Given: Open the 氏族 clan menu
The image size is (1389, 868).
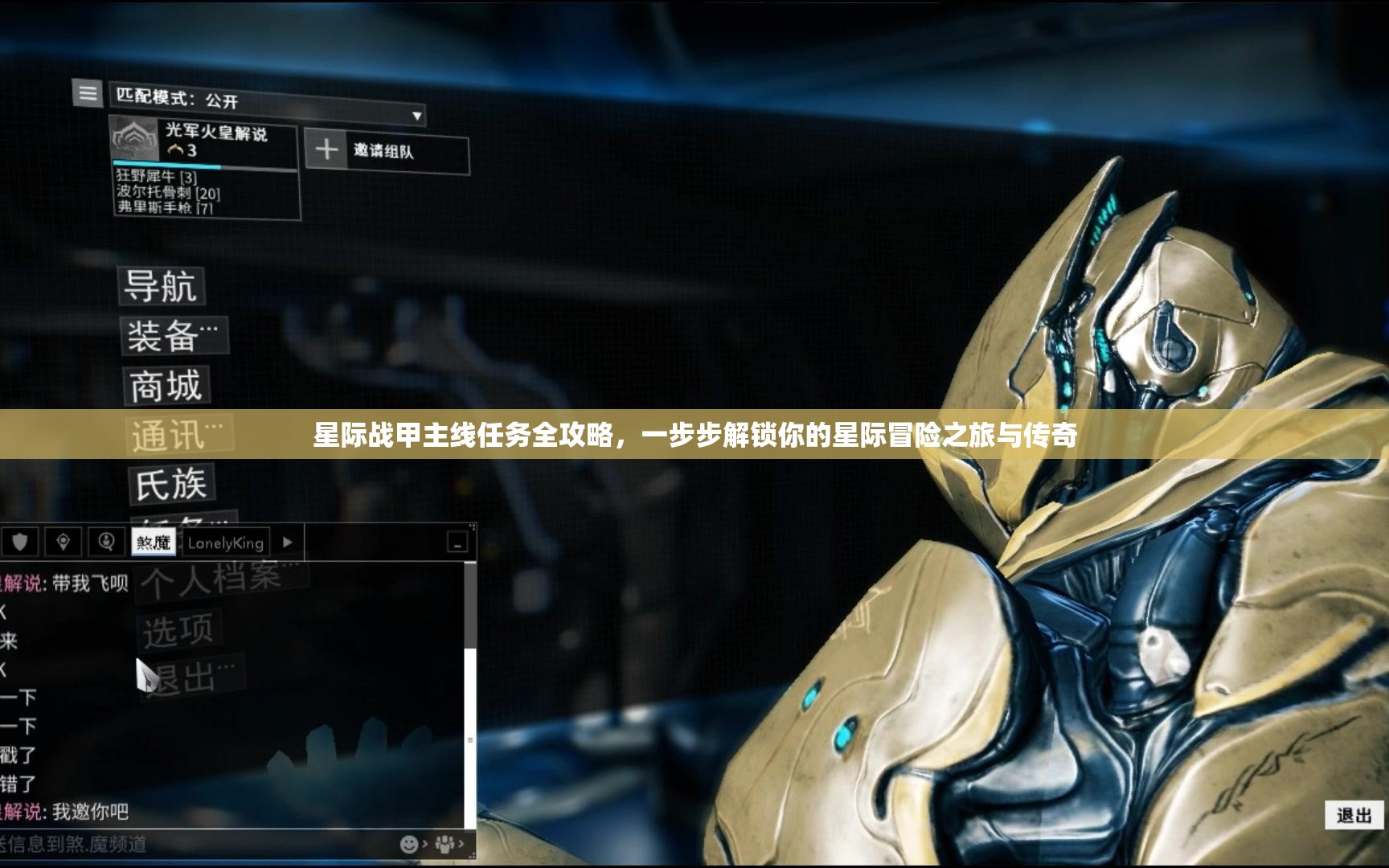Looking at the screenshot, I should [x=170, y=485].
